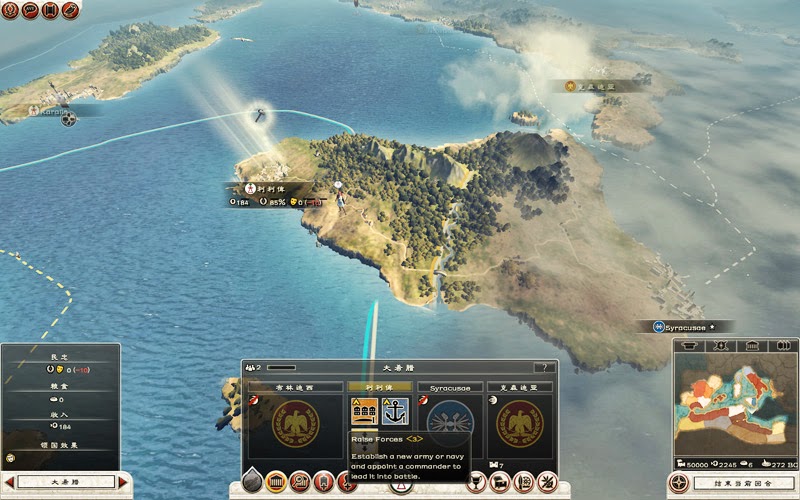
Task: Select the far-right eagle emblem settlement slot
Action: [x=519, y=423]
